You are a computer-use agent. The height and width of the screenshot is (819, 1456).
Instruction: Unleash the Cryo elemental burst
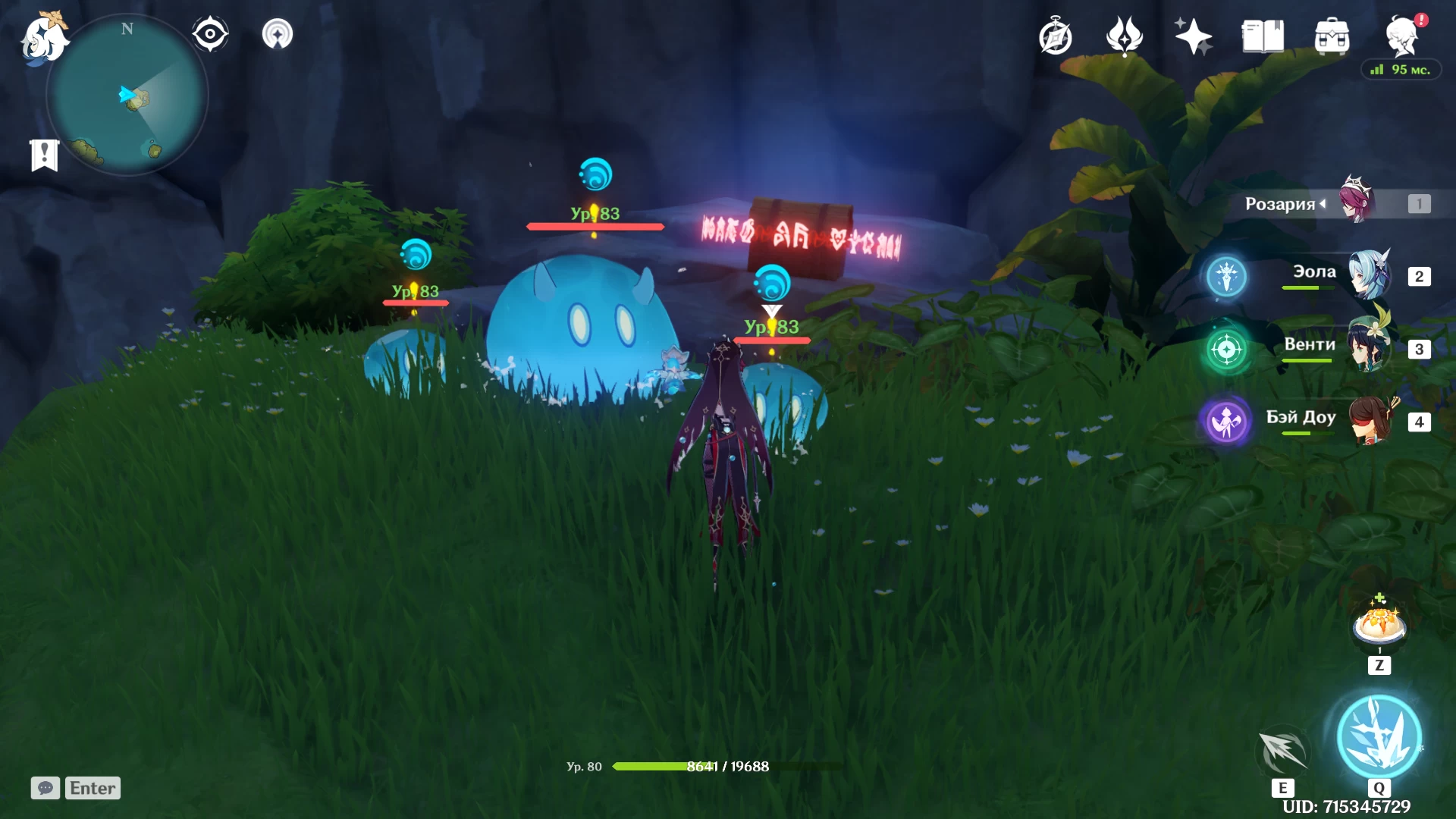[x=1379, y=736]
